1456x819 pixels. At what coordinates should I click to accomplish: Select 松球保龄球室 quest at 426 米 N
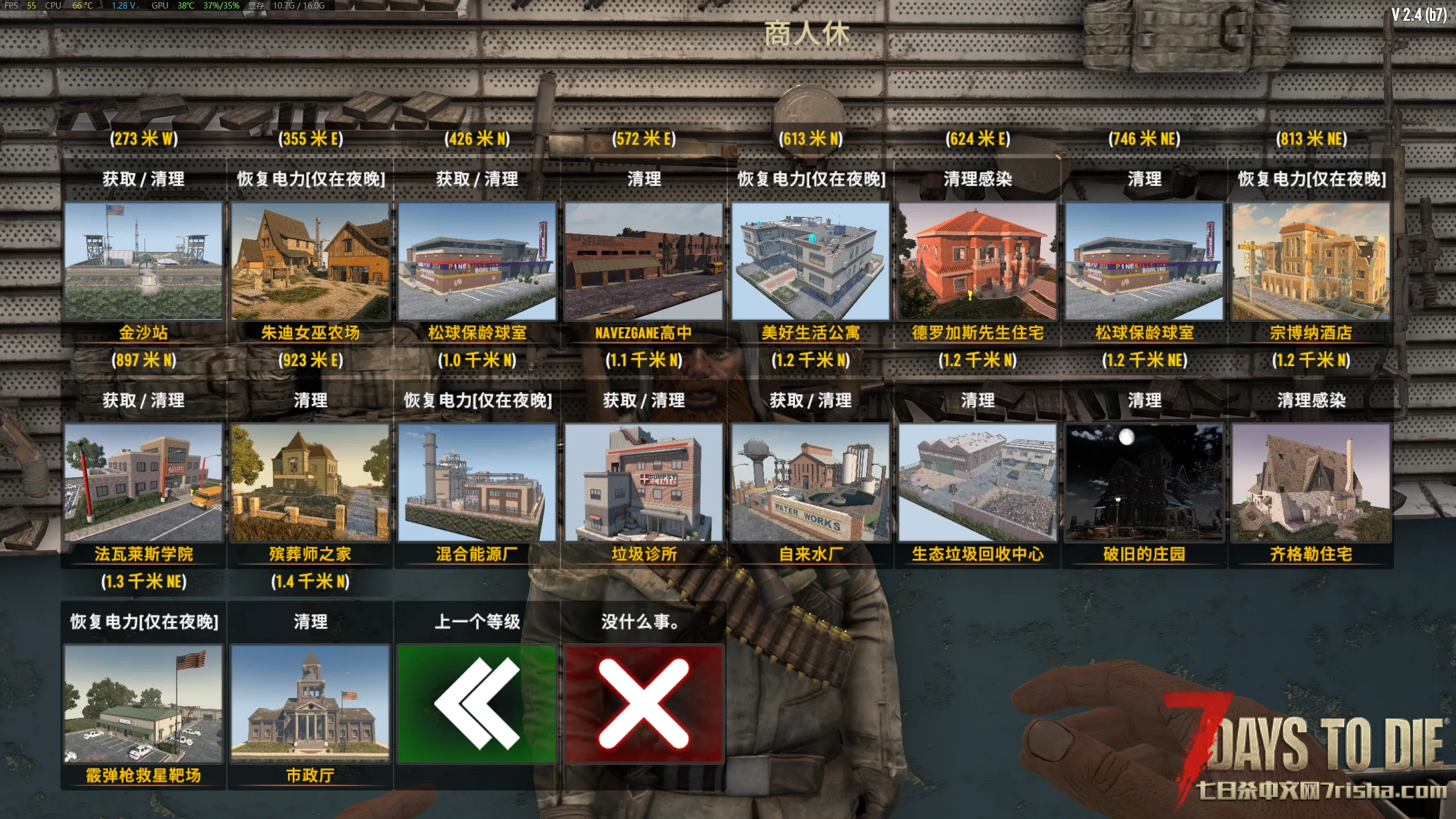click(477, 261)
